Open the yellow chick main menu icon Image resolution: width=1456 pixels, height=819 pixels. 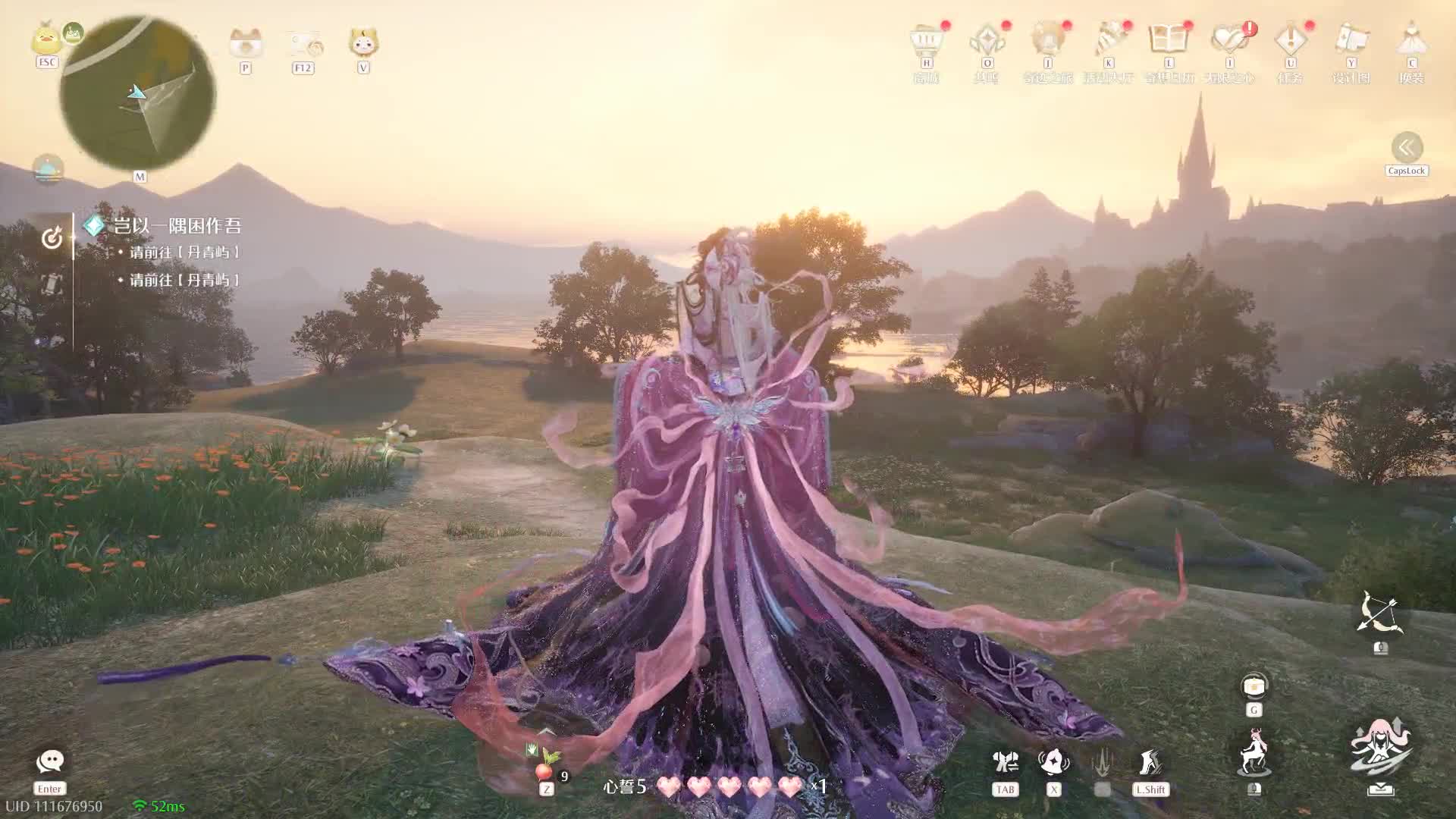(46, 39)
